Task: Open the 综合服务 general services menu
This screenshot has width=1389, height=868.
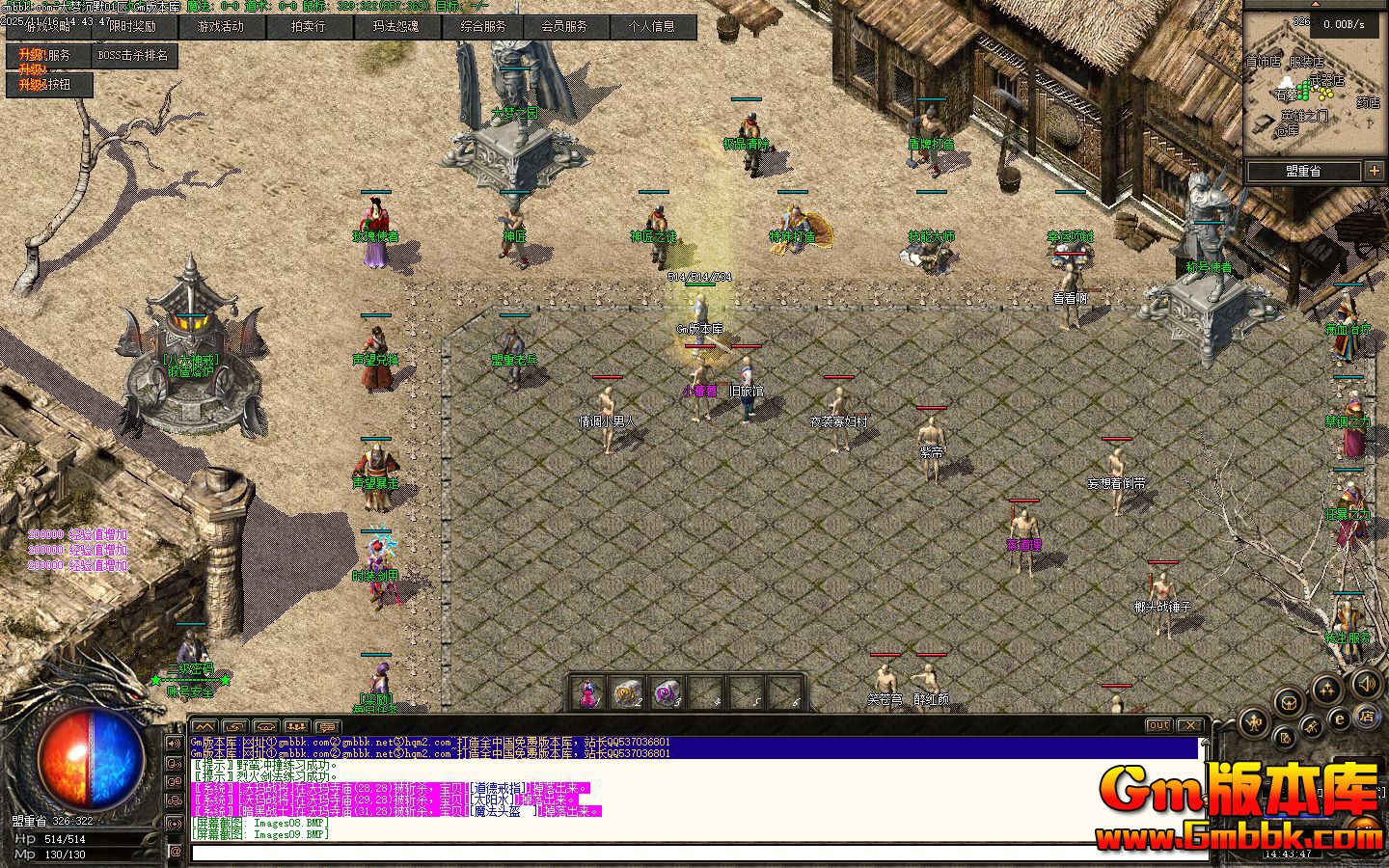Action: (484, 27)
